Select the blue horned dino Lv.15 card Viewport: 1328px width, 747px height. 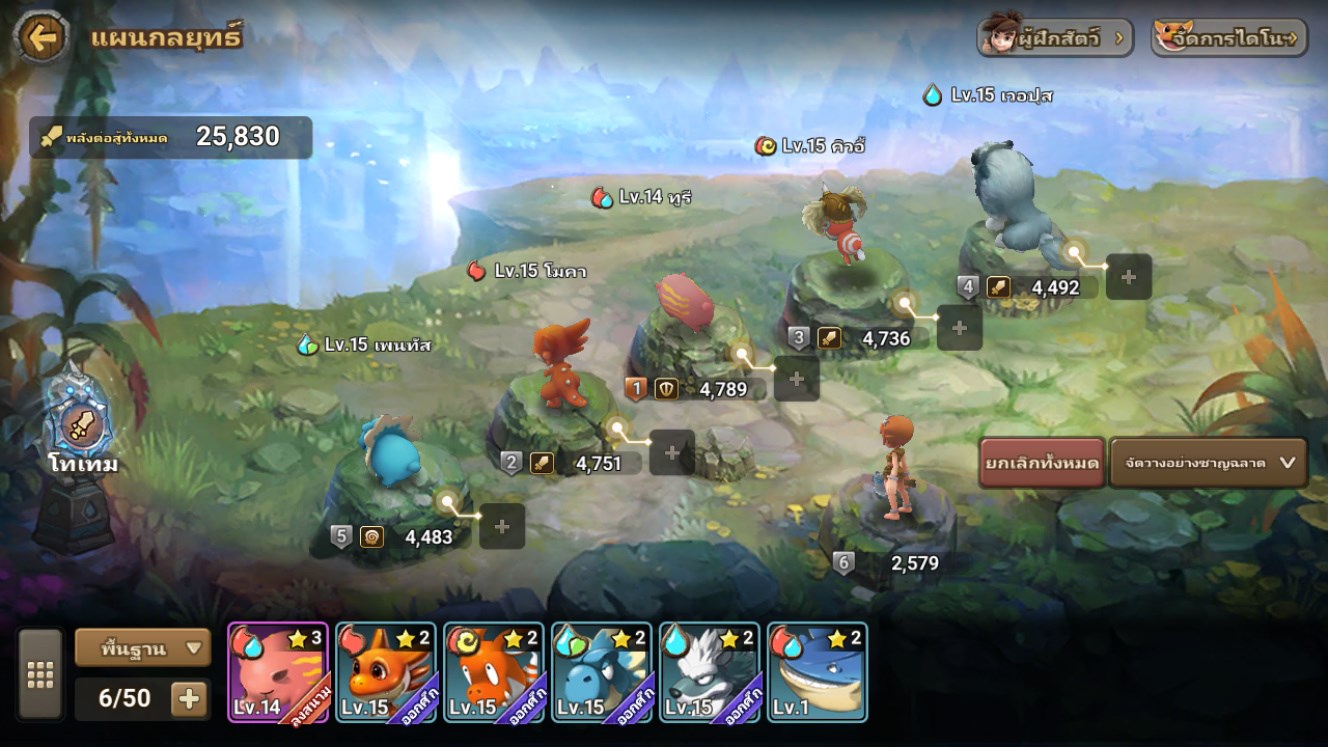pyautogui.click(x=602, y=672)
